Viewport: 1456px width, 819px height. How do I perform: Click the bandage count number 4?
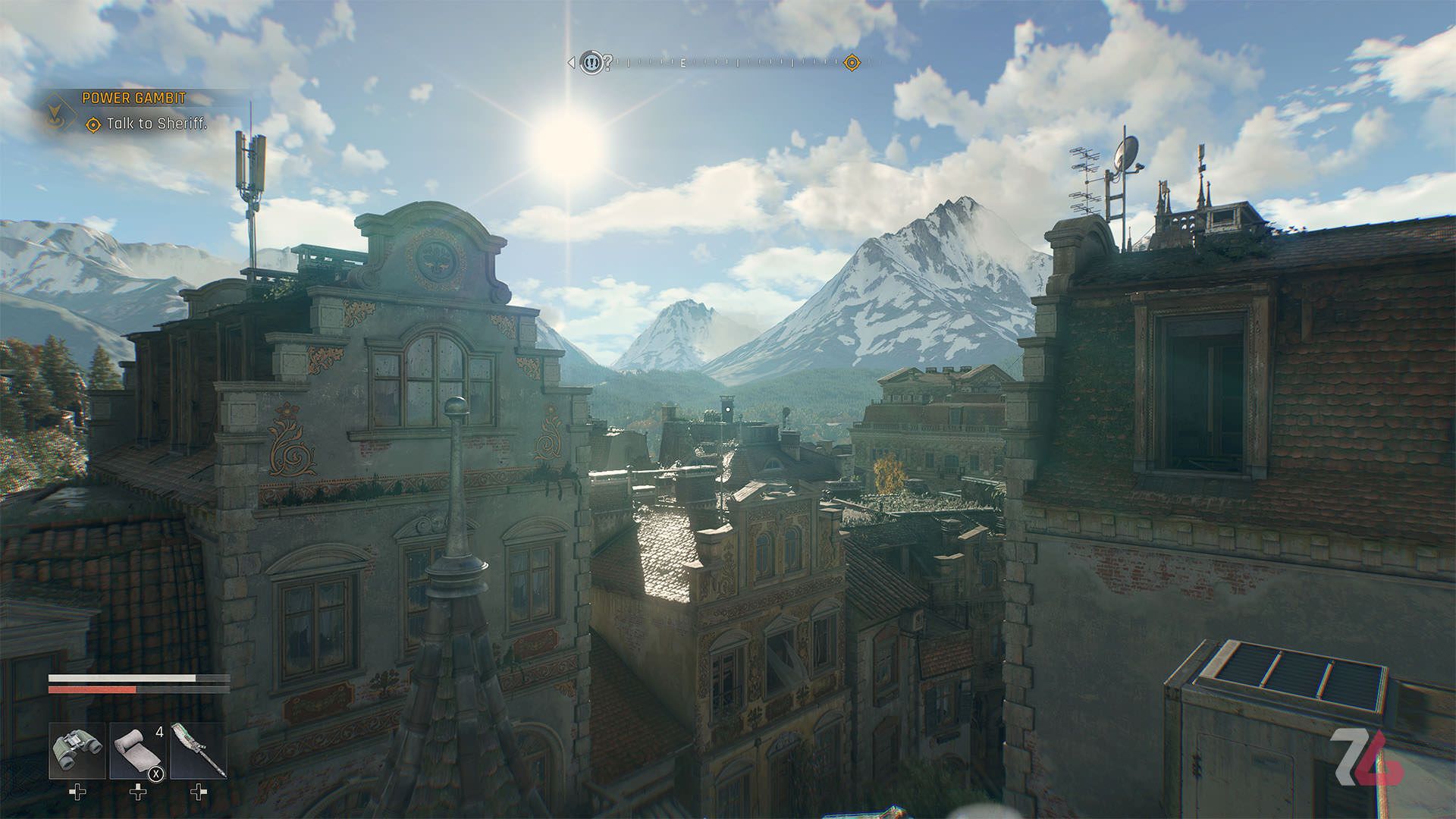(x=159, y=732)
